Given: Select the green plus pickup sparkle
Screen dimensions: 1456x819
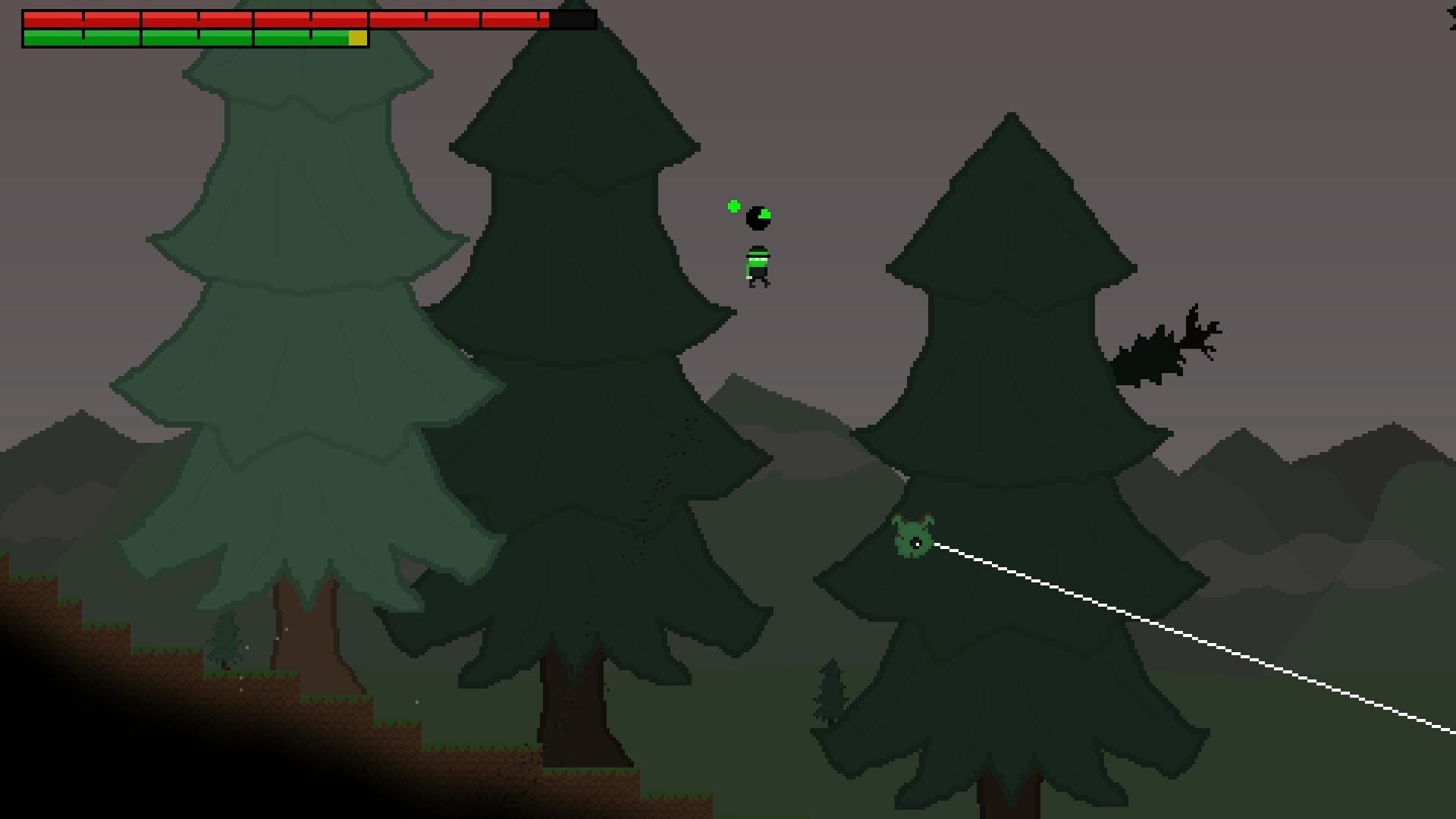Looking at the screenshot, I should (733, 205).
